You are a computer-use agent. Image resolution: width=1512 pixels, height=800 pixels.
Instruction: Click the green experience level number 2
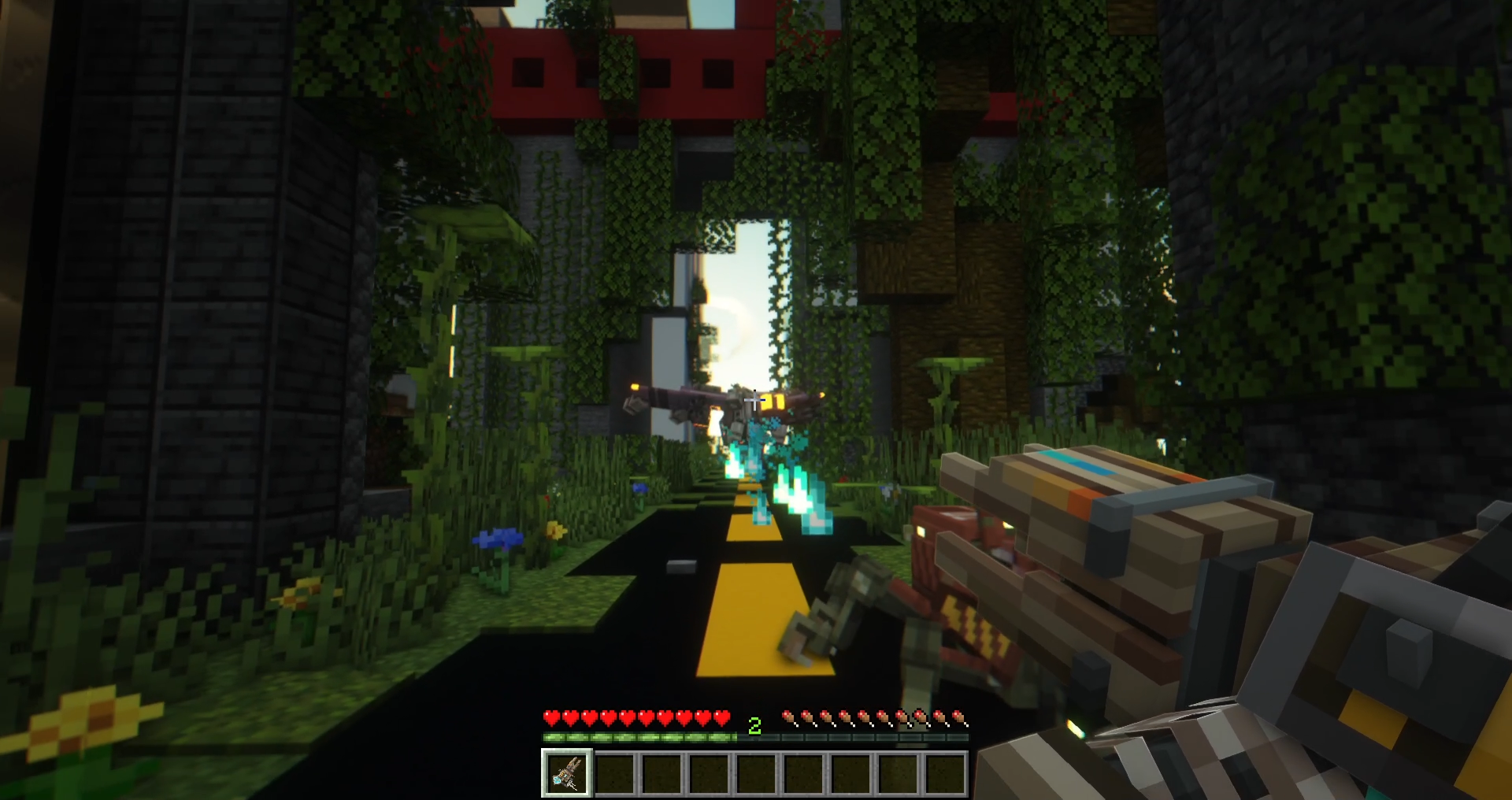click(754, 727)
